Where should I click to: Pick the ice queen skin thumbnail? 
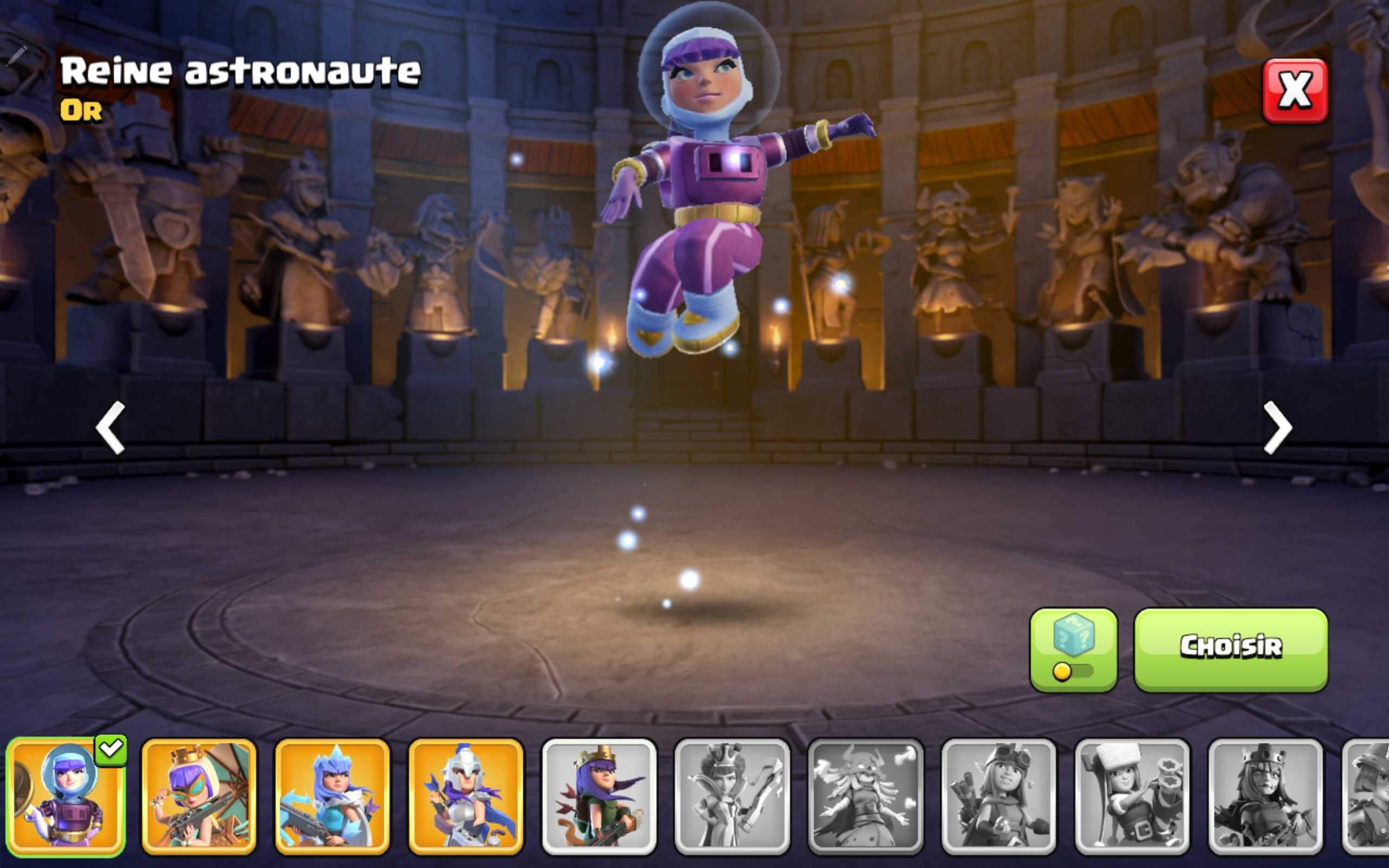click(x=332, y=796)
